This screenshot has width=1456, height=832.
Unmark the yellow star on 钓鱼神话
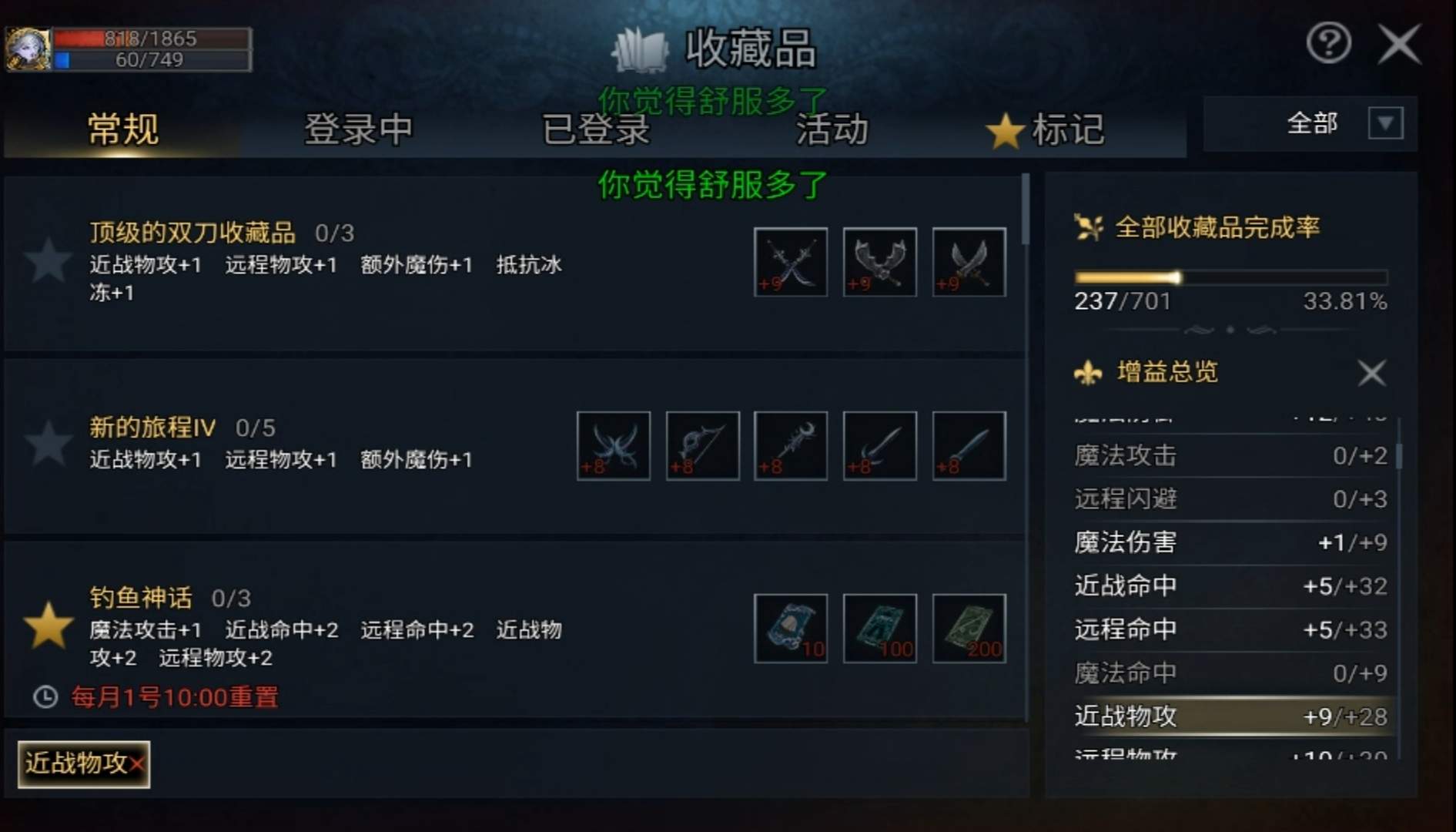pos(49,629)
